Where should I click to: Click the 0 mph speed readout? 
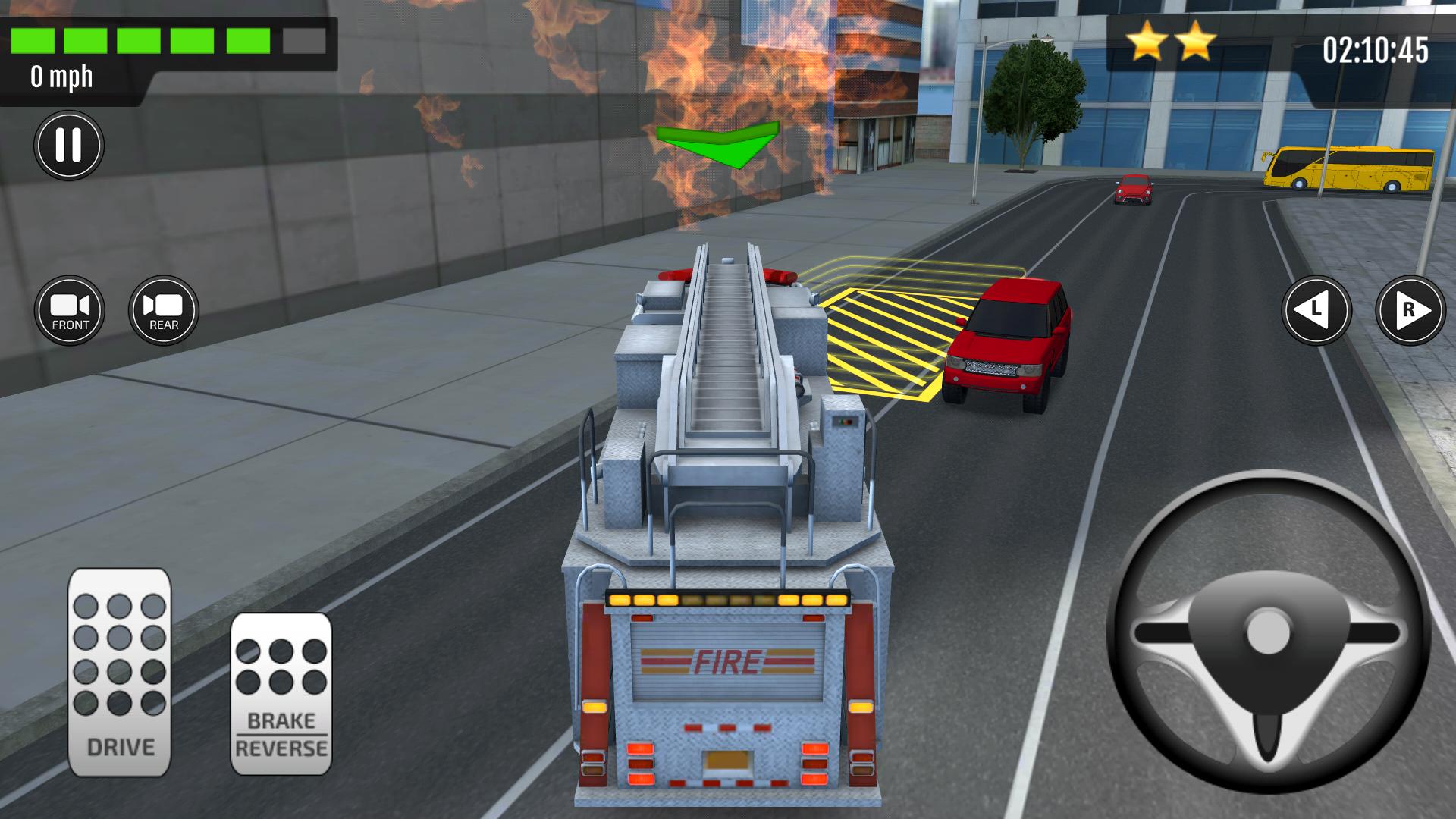coord(61,76)
